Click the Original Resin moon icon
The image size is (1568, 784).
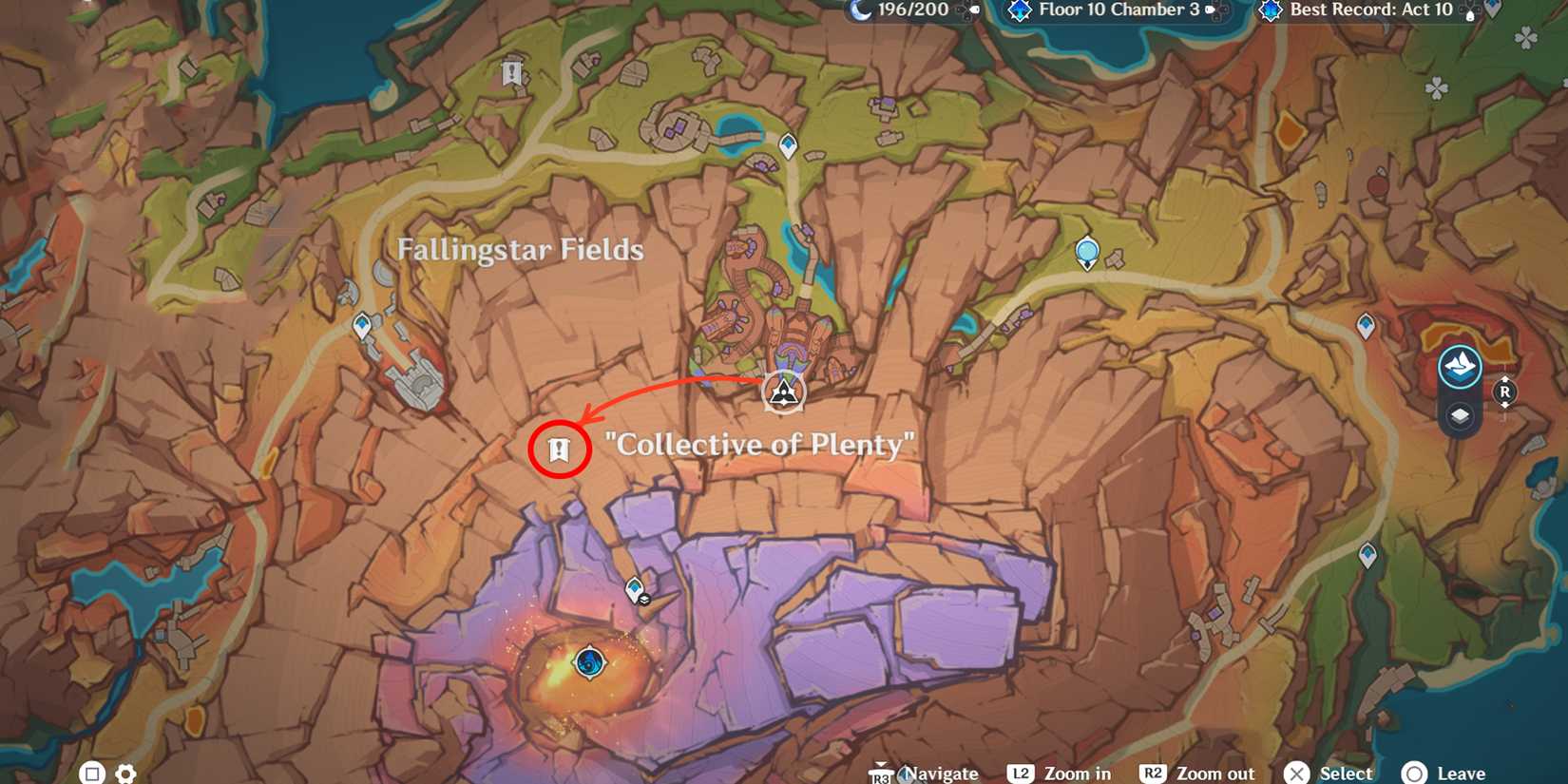860,11
